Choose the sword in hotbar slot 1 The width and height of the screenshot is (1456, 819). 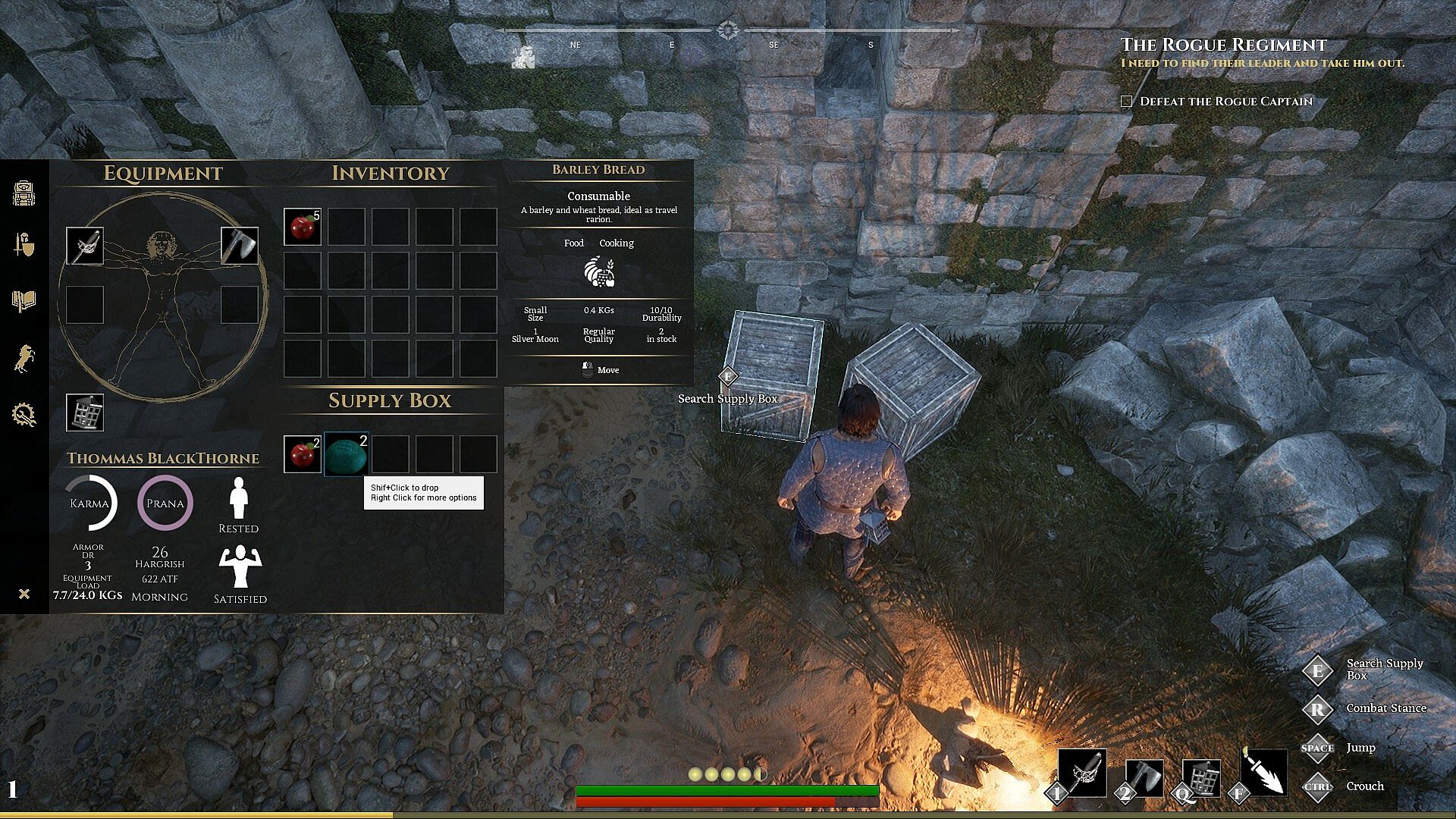[x=1082, y=773]
